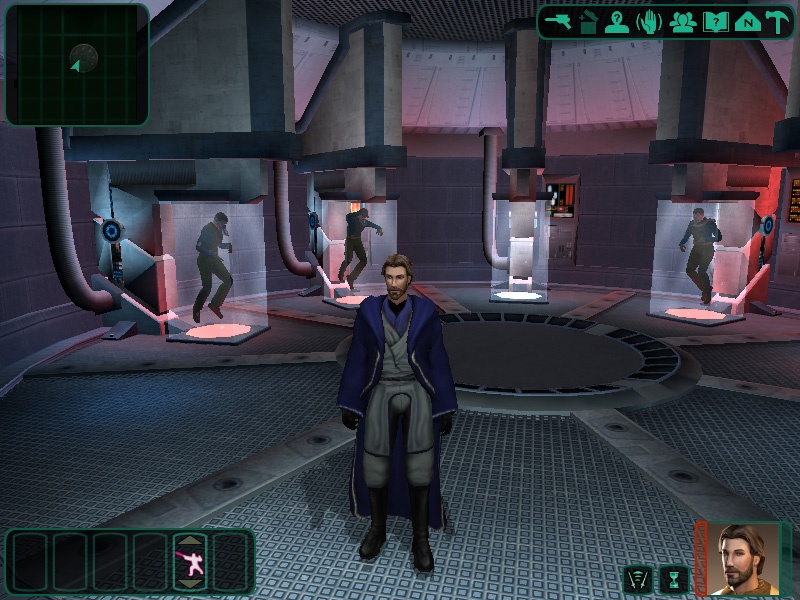The width and height of the screenshot is (800, 600).
Task: Select the bearded character portrait
Action: click(741, 558)
